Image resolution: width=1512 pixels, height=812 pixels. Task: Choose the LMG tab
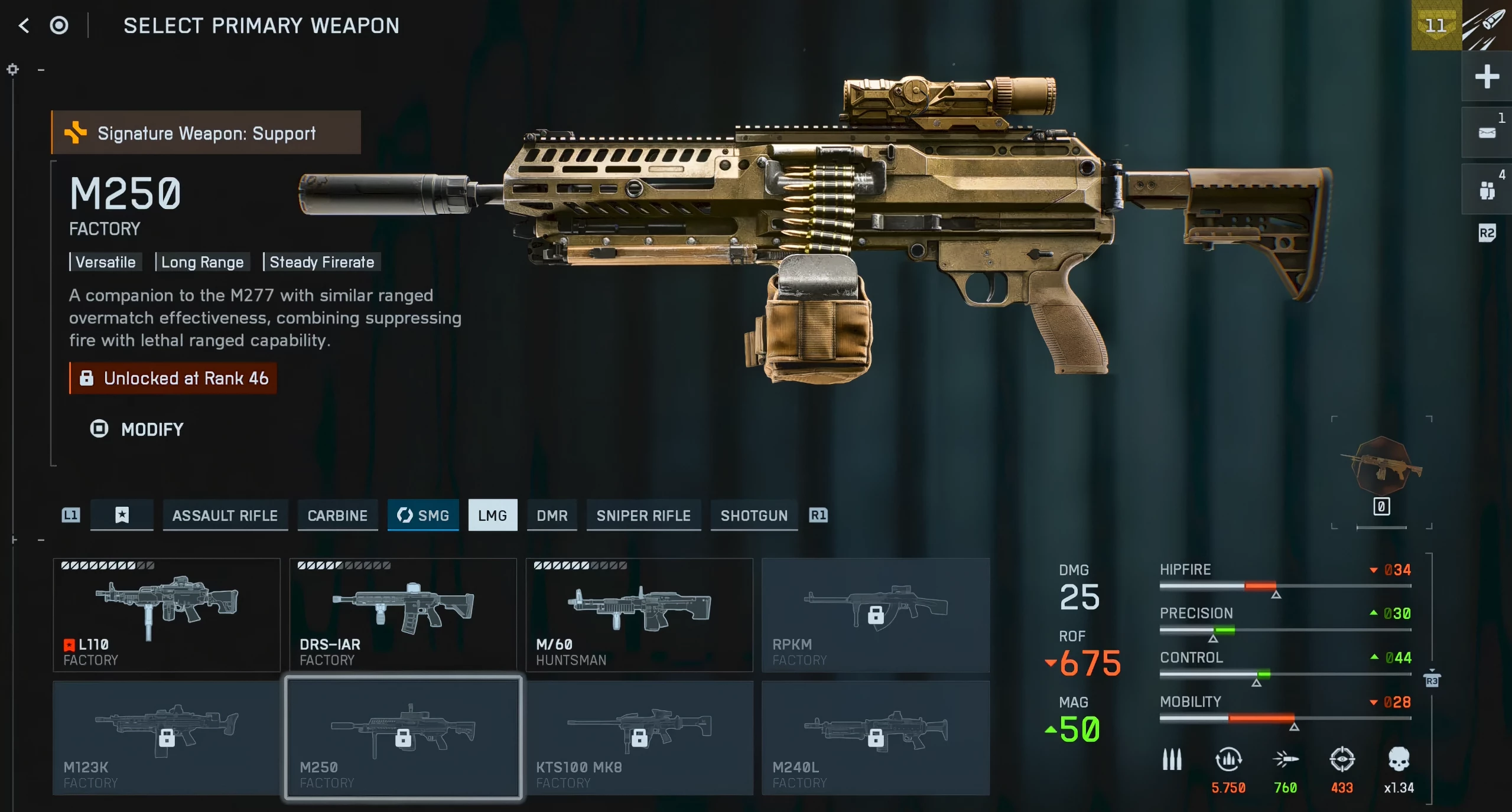[492, 516]
